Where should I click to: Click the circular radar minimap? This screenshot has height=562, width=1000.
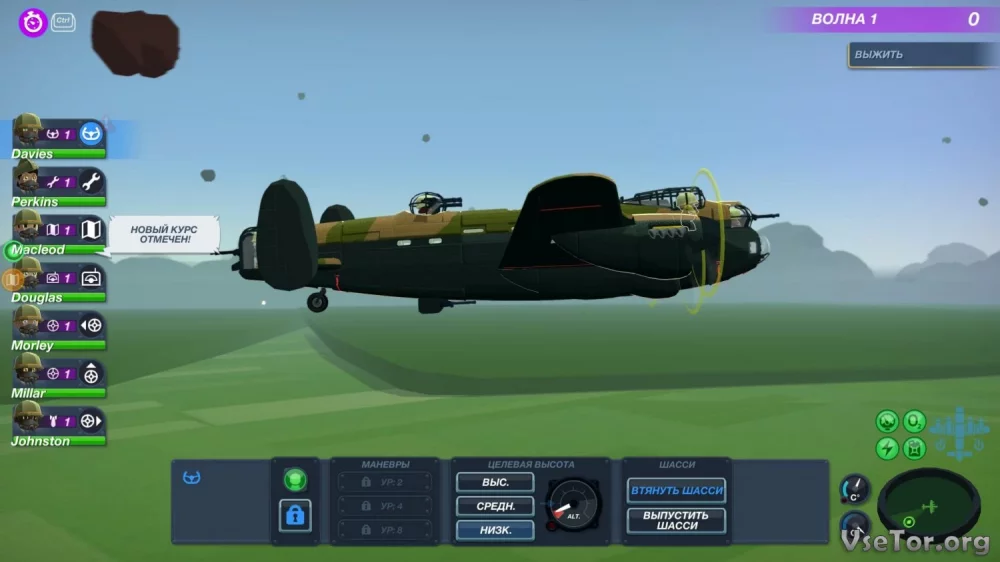(928, 505)
